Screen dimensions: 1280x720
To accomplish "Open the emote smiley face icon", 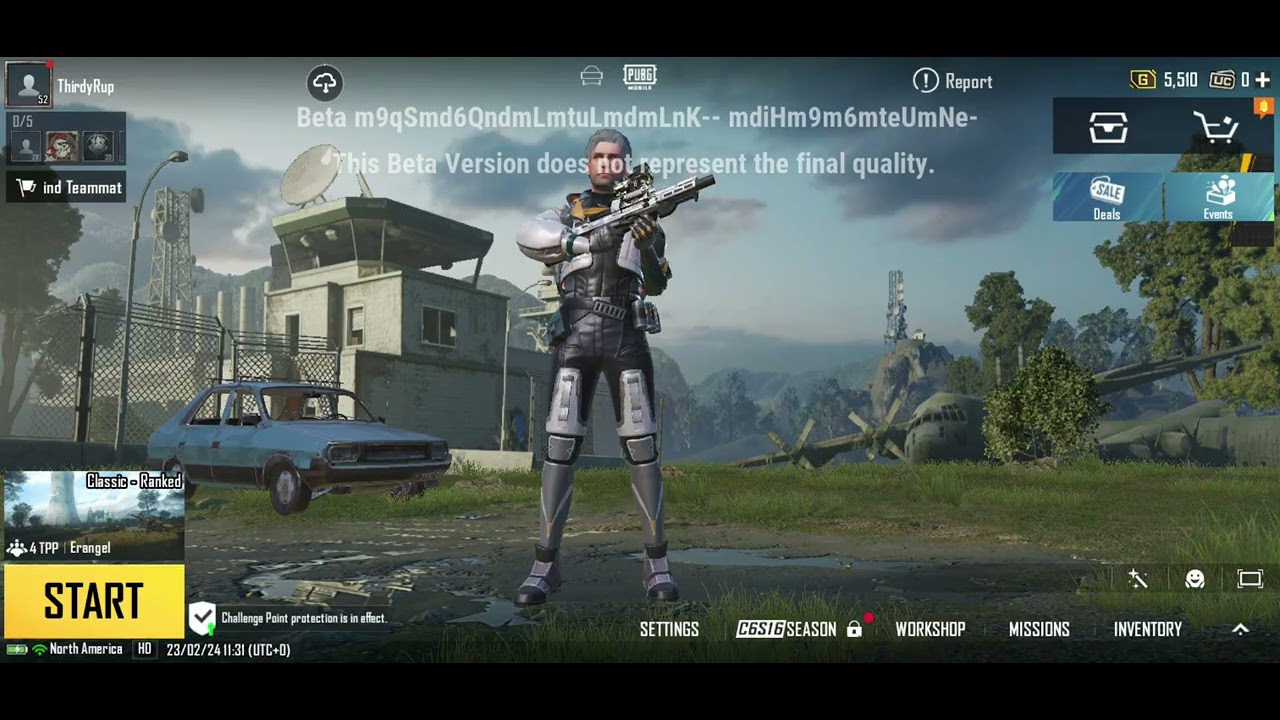I will click(1194, 579).
